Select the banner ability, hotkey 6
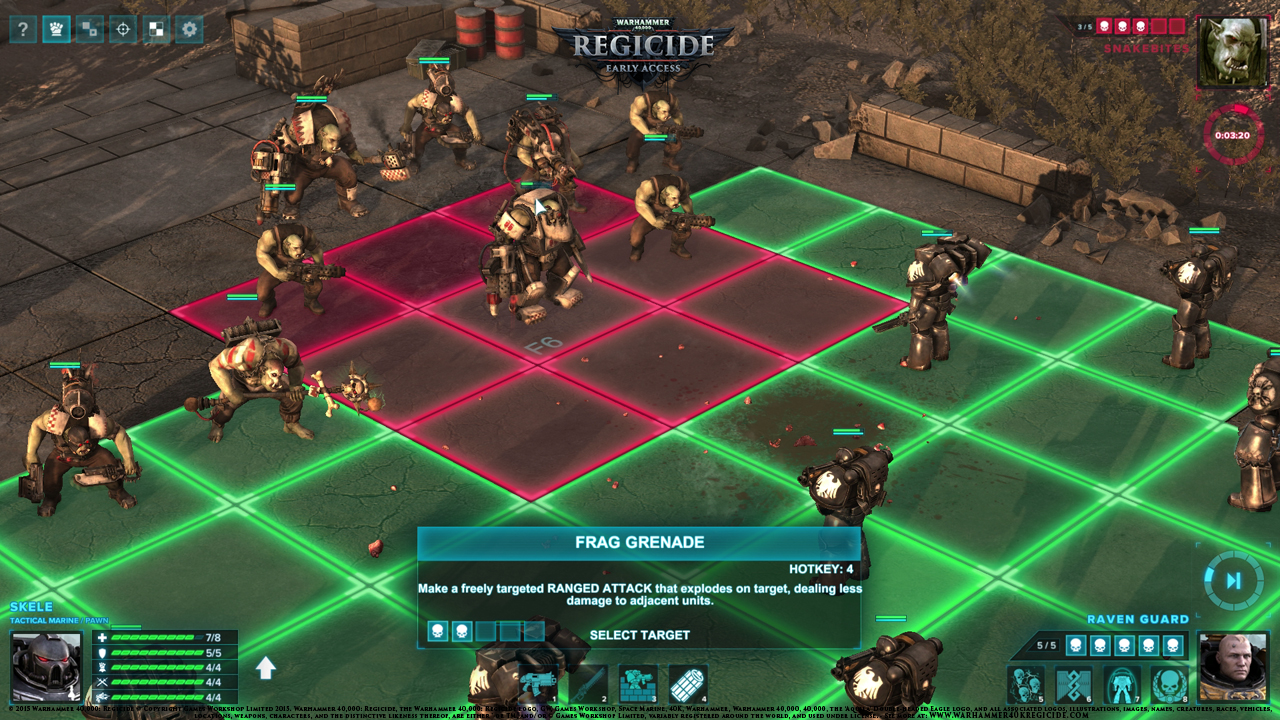 tap(1073, 684)
